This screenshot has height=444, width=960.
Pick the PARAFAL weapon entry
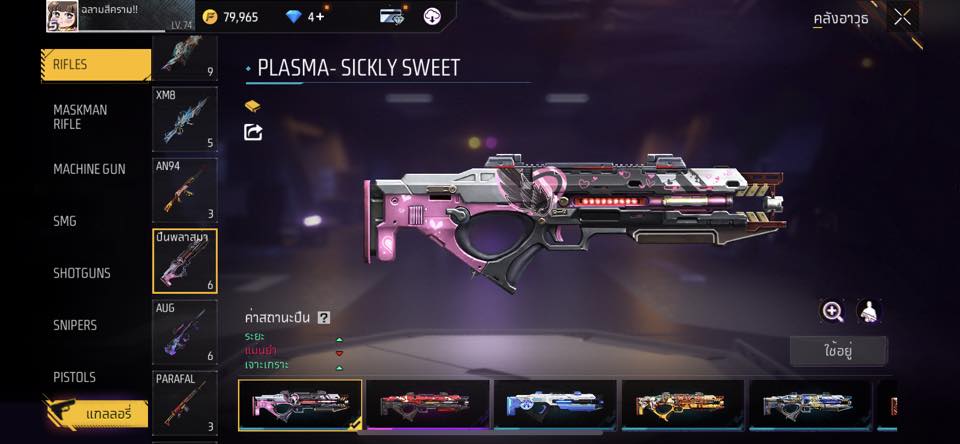(184, 402)
